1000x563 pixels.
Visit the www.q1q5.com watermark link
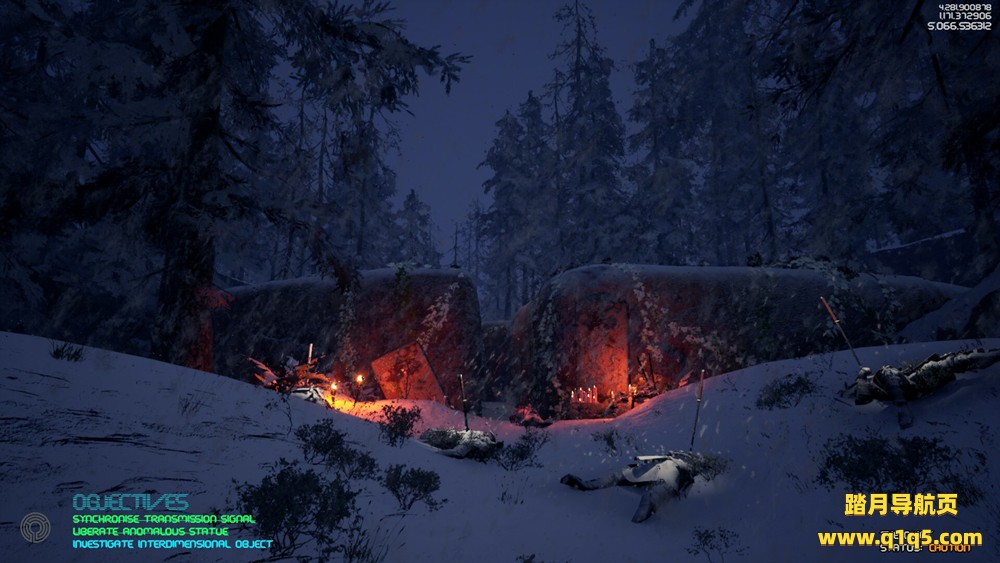(x=899, y=538)
